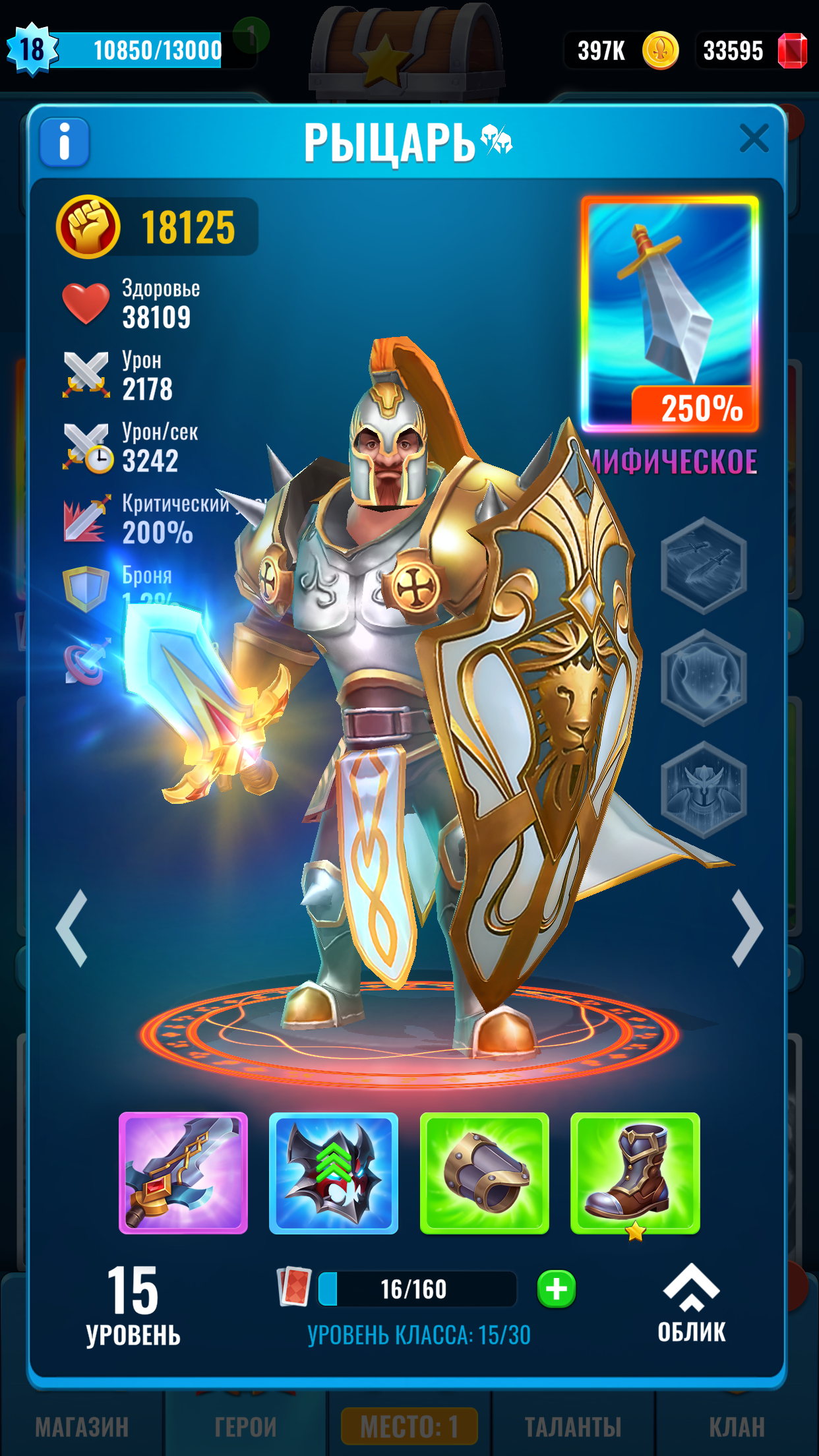Image resolution: width=819 pixels, height=1456 pixels.
Task: Open the Облик skin menu
Action: coord(691,1304)
